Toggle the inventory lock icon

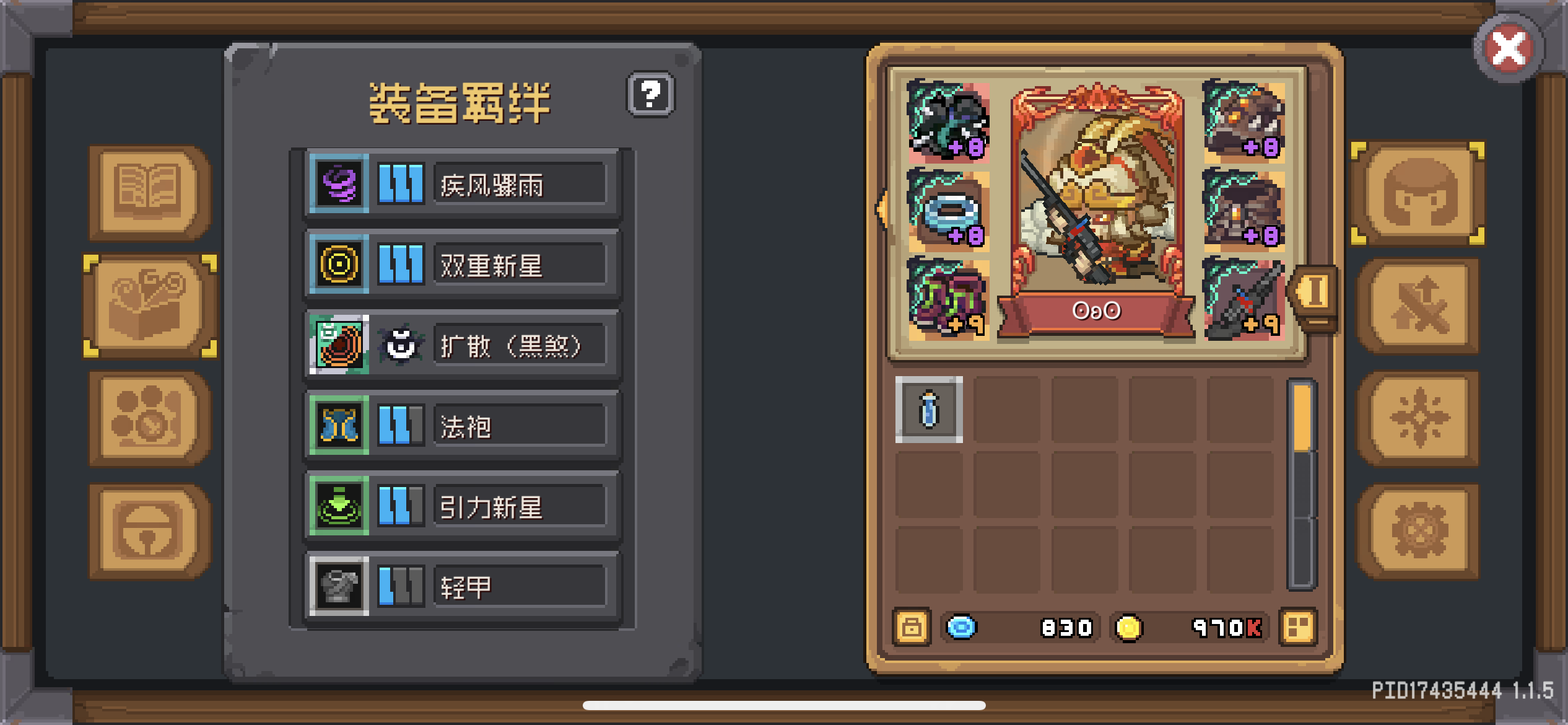910,627
